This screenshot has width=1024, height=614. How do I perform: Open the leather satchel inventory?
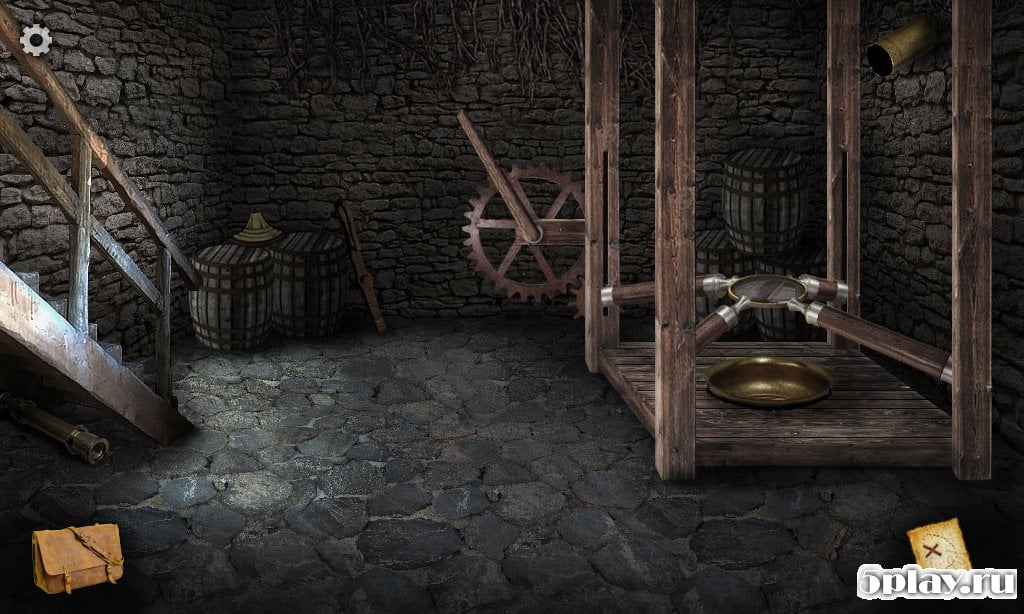pyautogui.click(x=76, y=557)
